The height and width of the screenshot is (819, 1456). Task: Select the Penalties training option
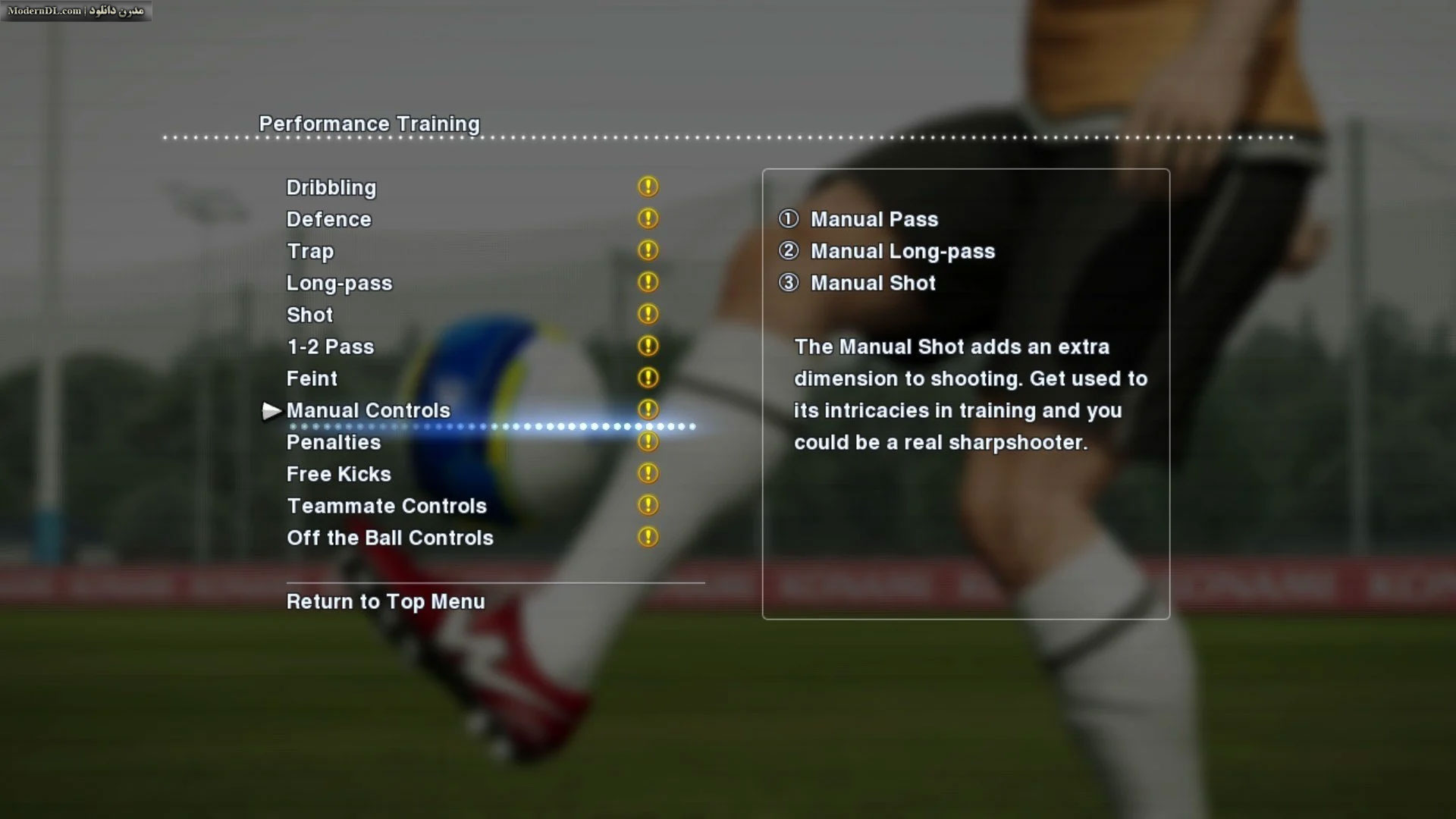pos(333,442)
